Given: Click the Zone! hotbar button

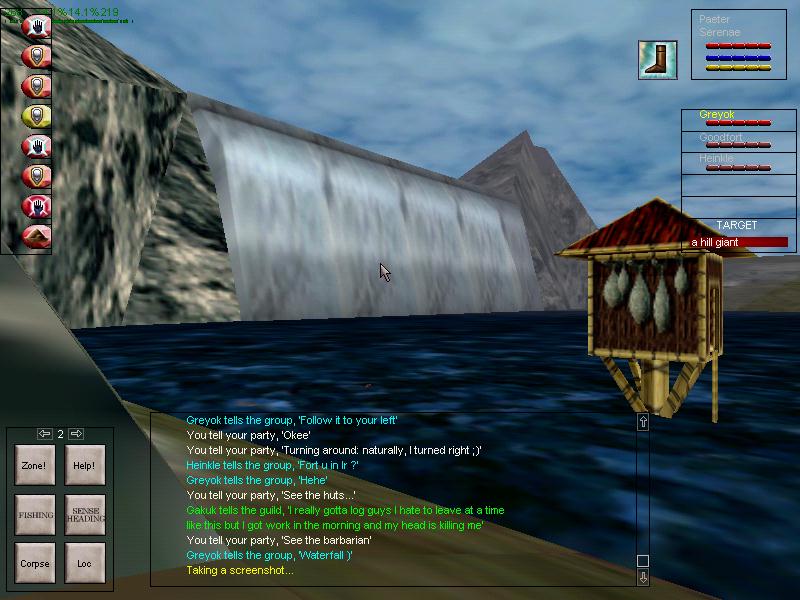Looking at the screenshot, I should [35, 465].
